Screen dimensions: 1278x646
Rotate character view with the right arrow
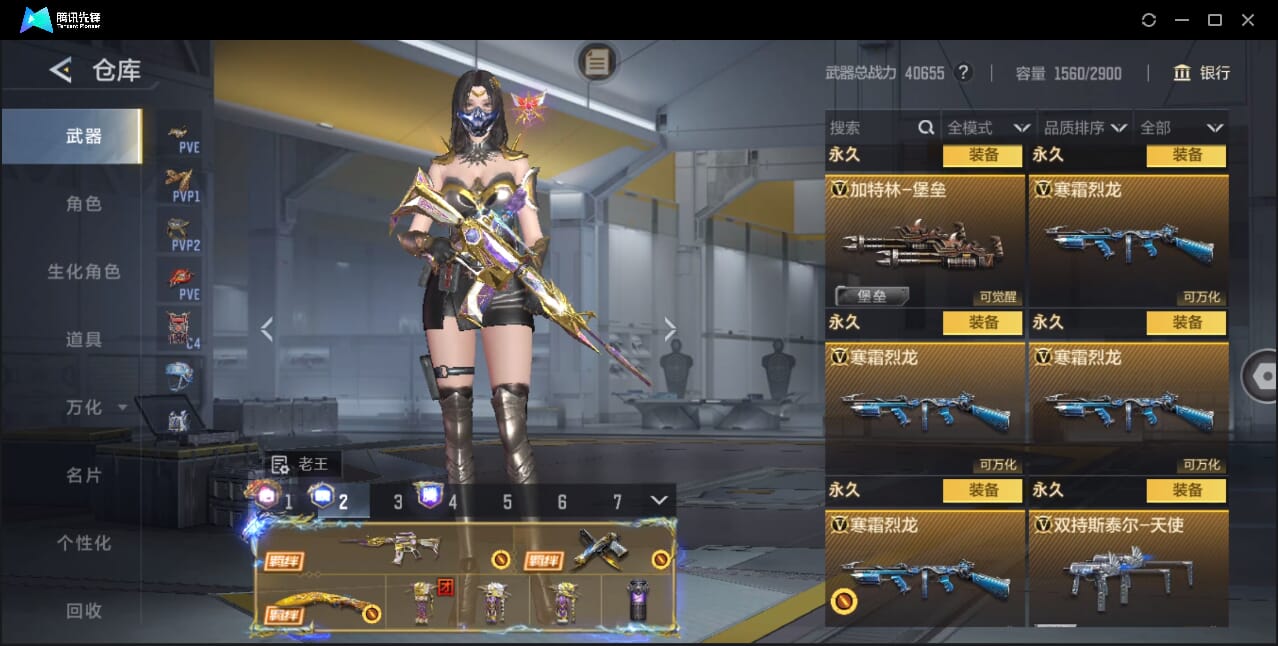pyautogui.click(x=670, y=329)
